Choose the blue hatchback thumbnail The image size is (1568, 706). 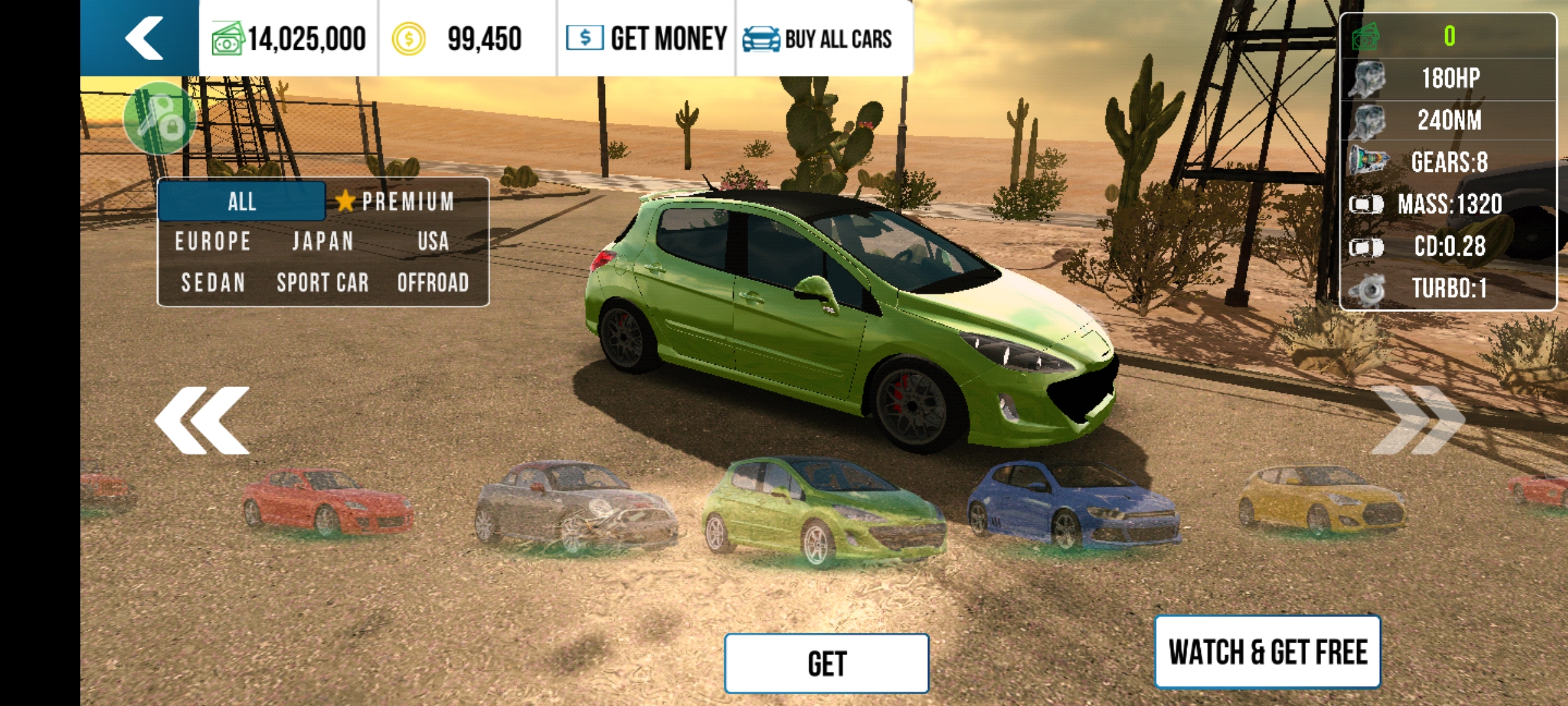coord(1071,505)
